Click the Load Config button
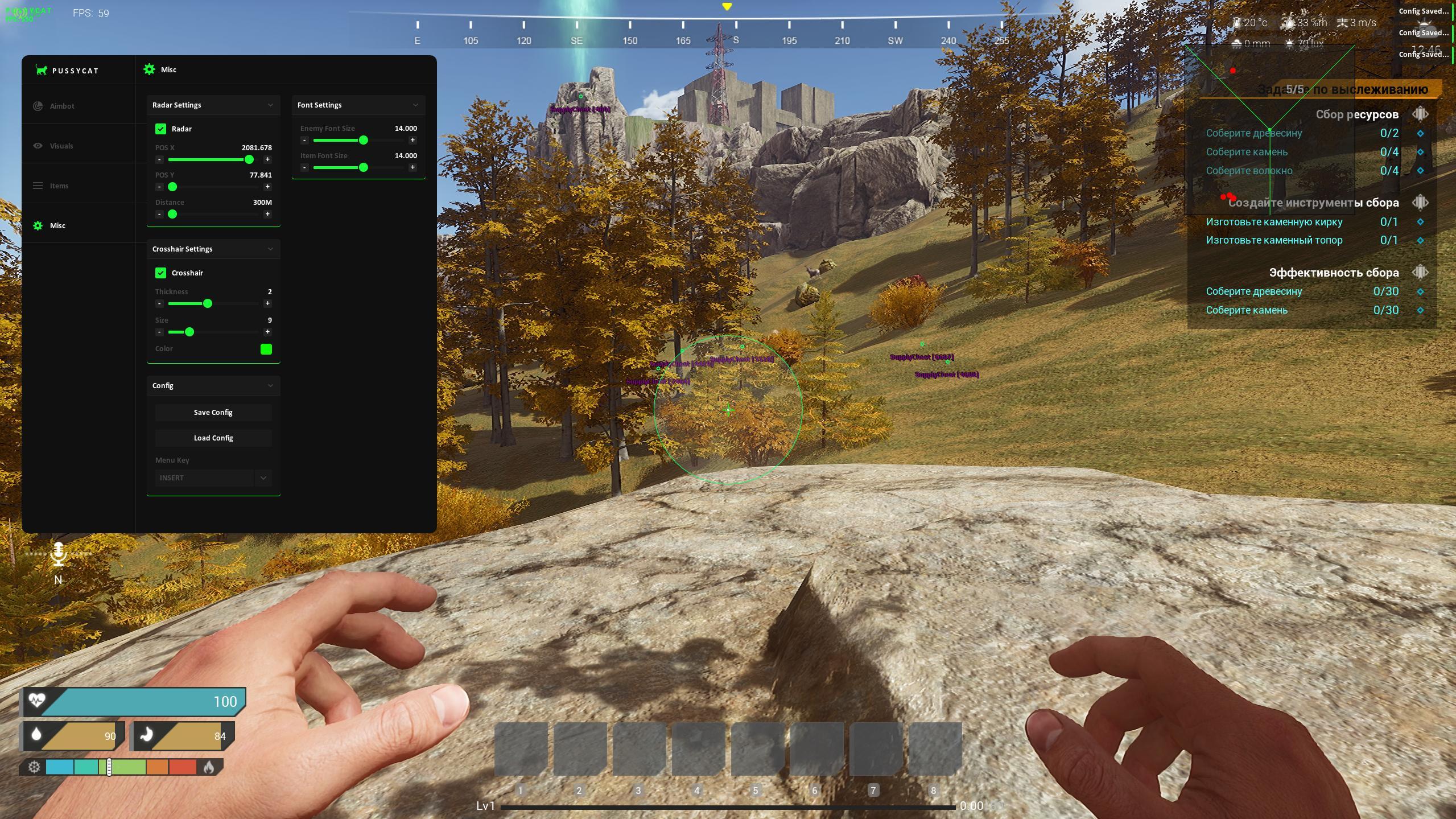The width and height of the screenshot is (1456, 819). 213,438
